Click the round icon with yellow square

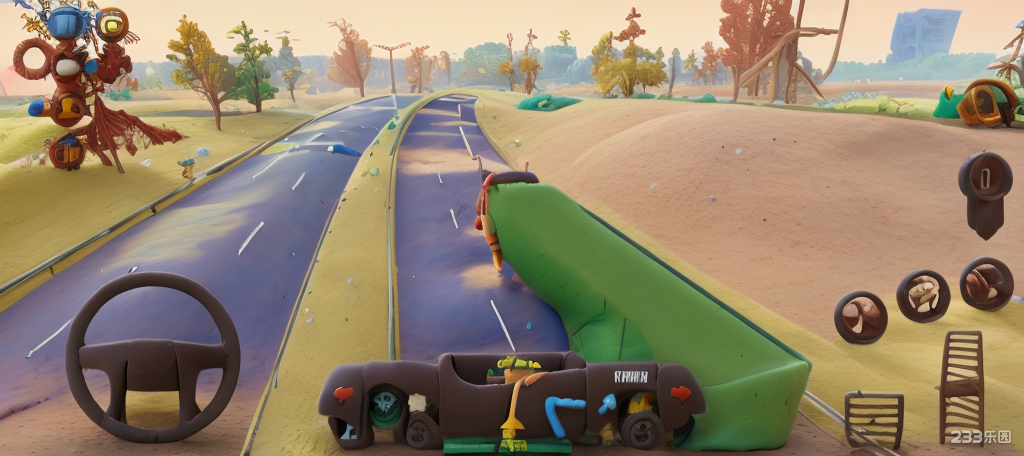coord(111,23)
